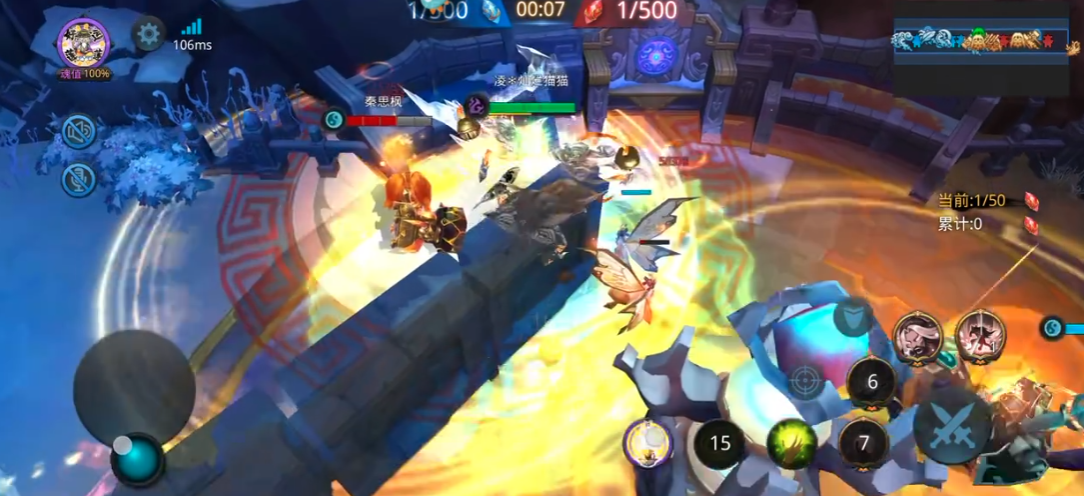The height and width of the screenshot is (496, 1084).
Task: Use the skill showing 15 cooldown
Action: coord(720,443)
